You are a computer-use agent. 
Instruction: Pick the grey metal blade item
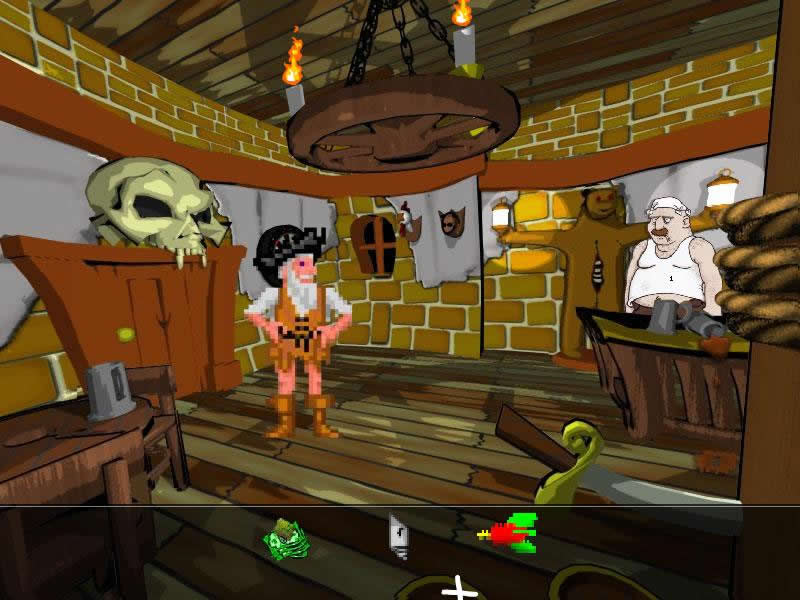coord(398,535)
